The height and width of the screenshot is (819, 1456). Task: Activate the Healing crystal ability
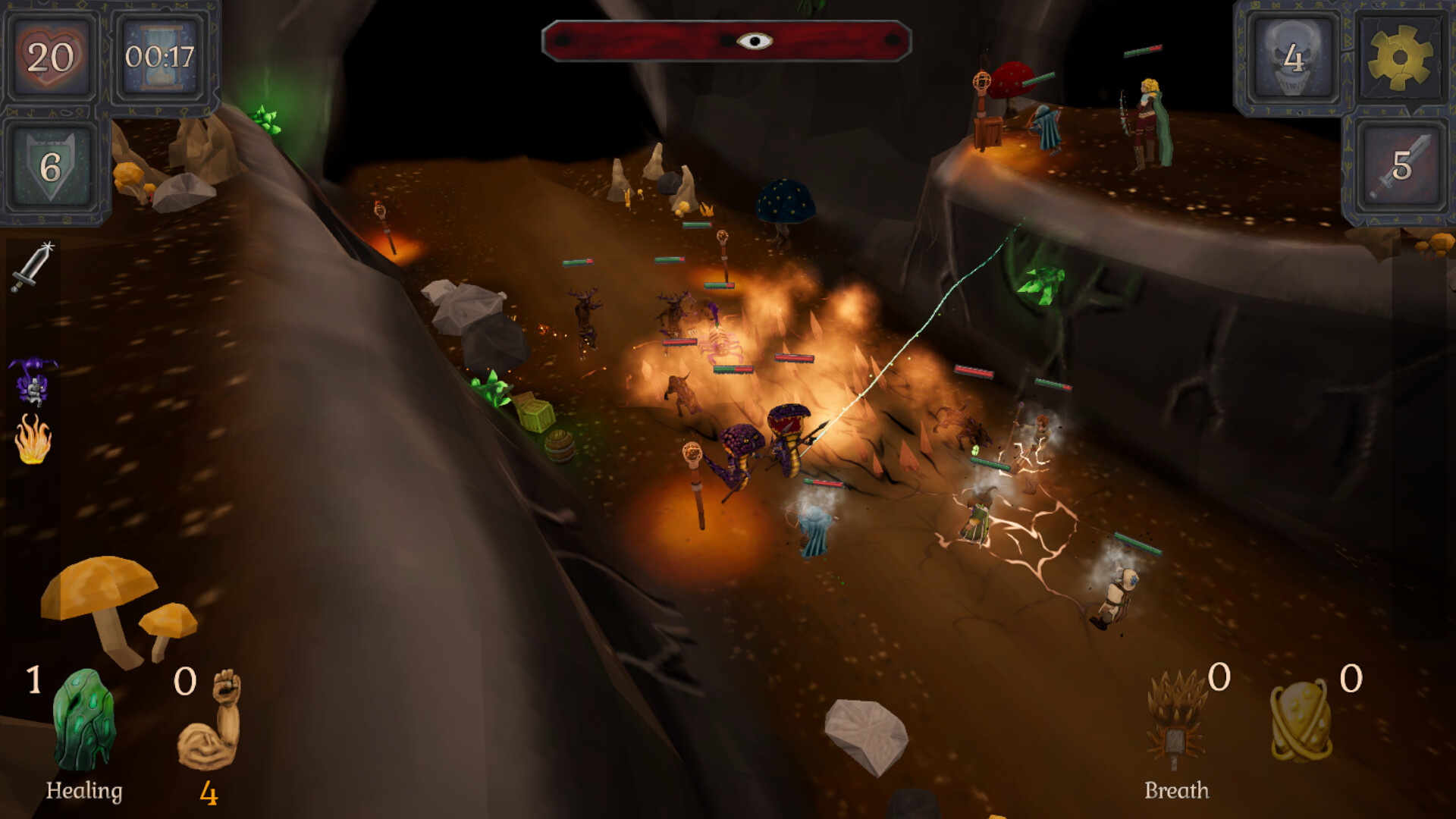(x=84, y=720)
